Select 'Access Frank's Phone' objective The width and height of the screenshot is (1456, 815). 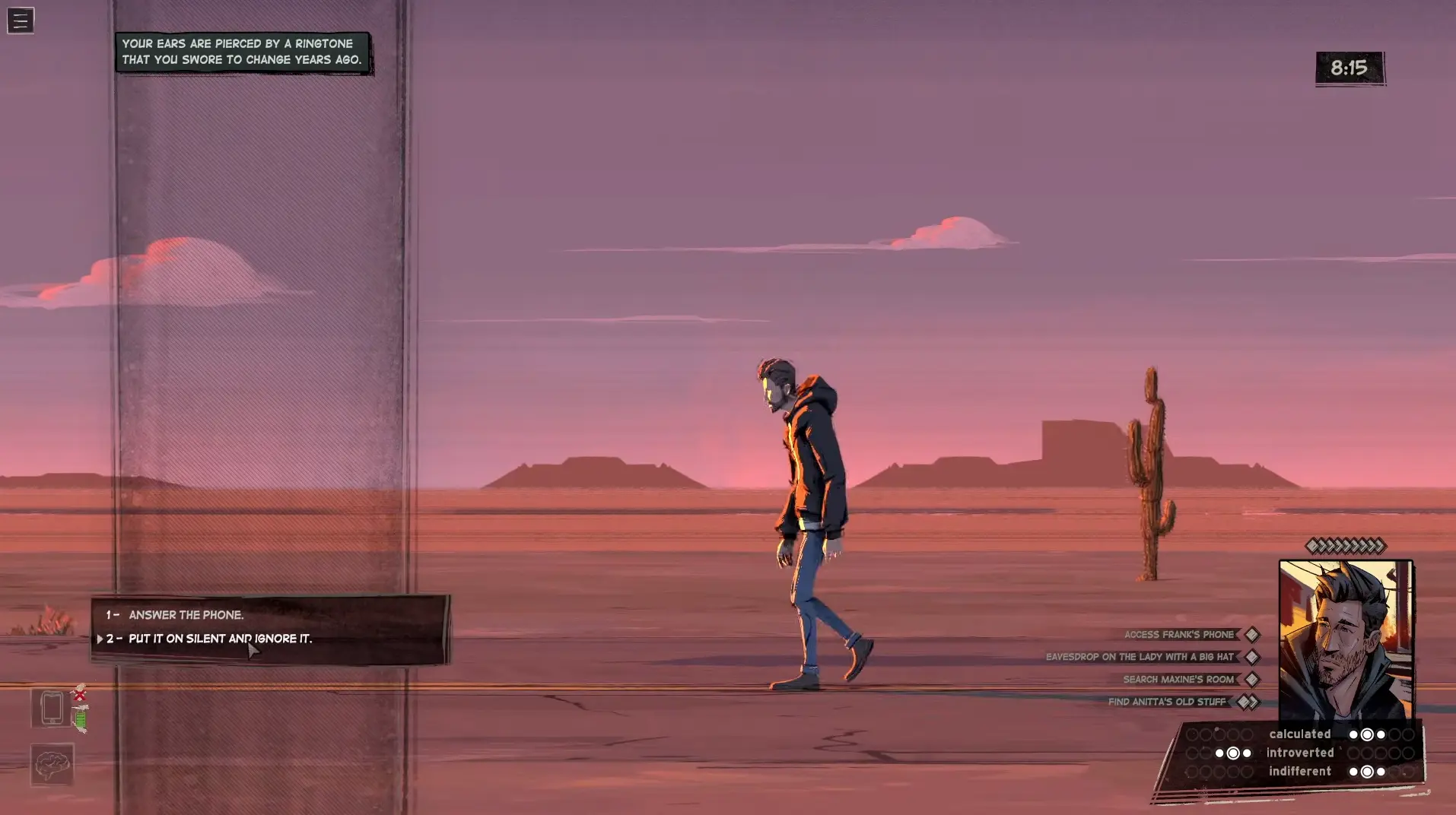[1179, 635]
